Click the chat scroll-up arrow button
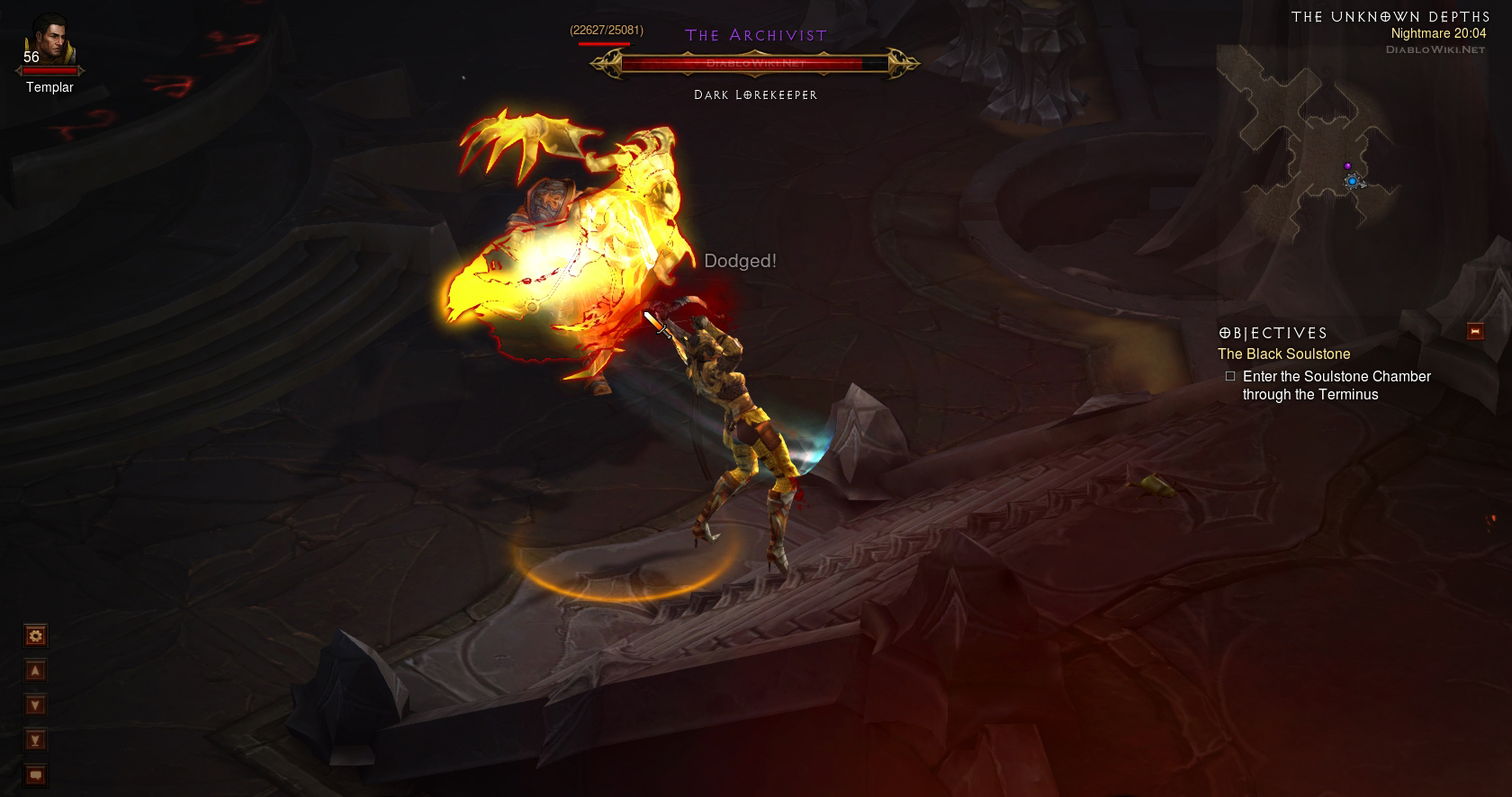This screenshot has height=797, width=1512. [x=35, y=671]
